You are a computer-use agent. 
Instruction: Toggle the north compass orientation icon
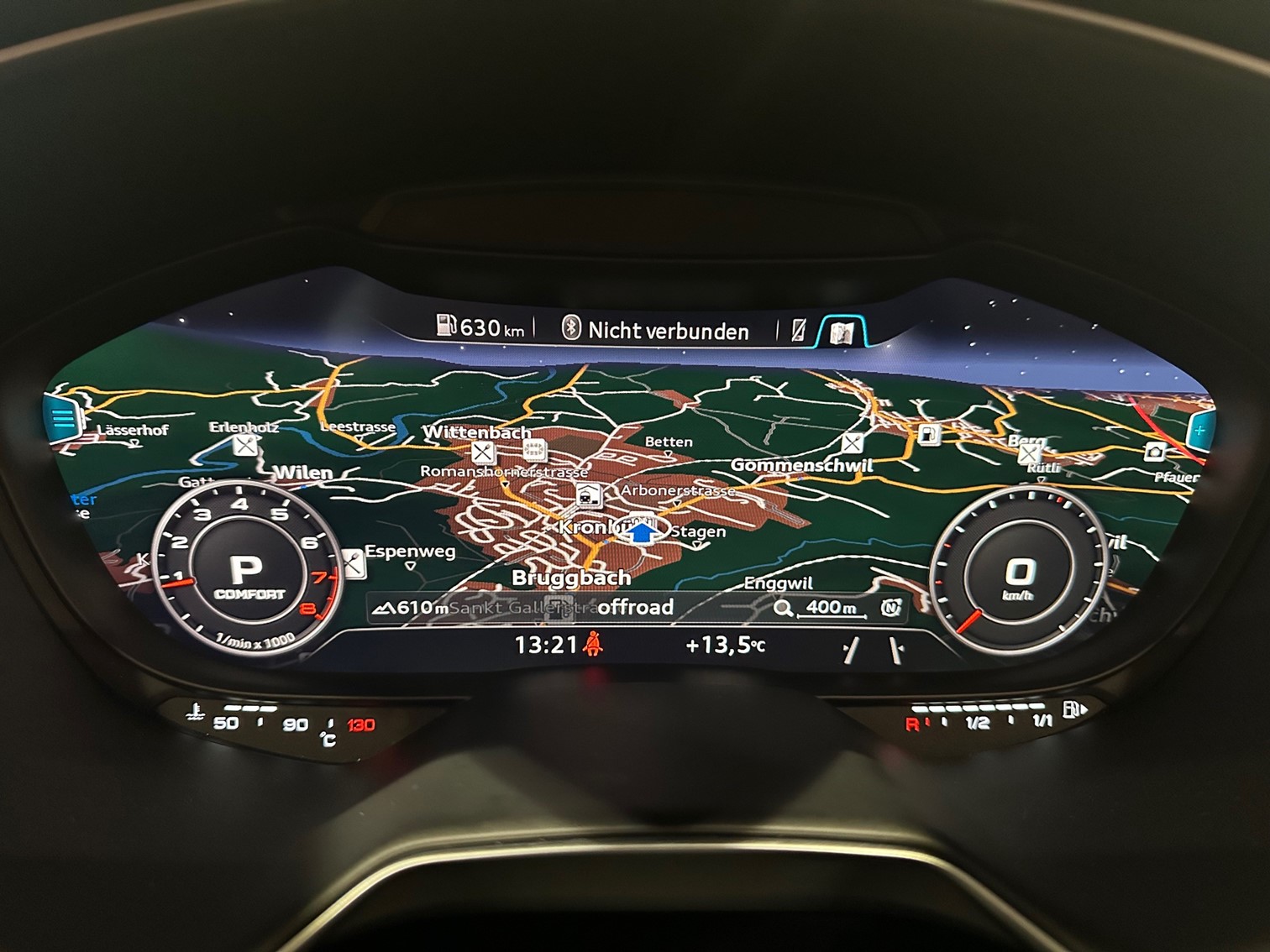(890, 608)
